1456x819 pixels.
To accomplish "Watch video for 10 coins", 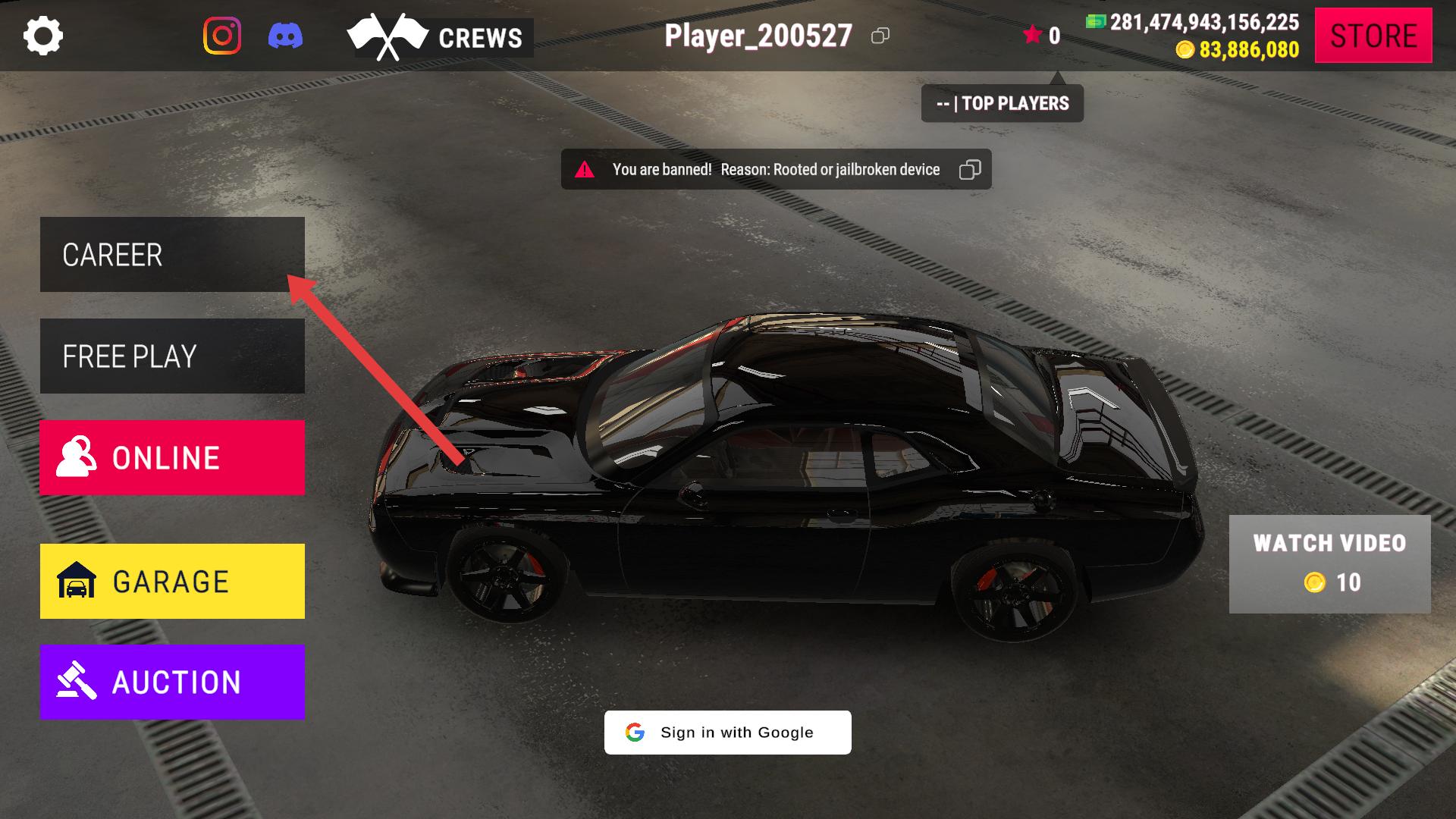I will point(1329,564).
